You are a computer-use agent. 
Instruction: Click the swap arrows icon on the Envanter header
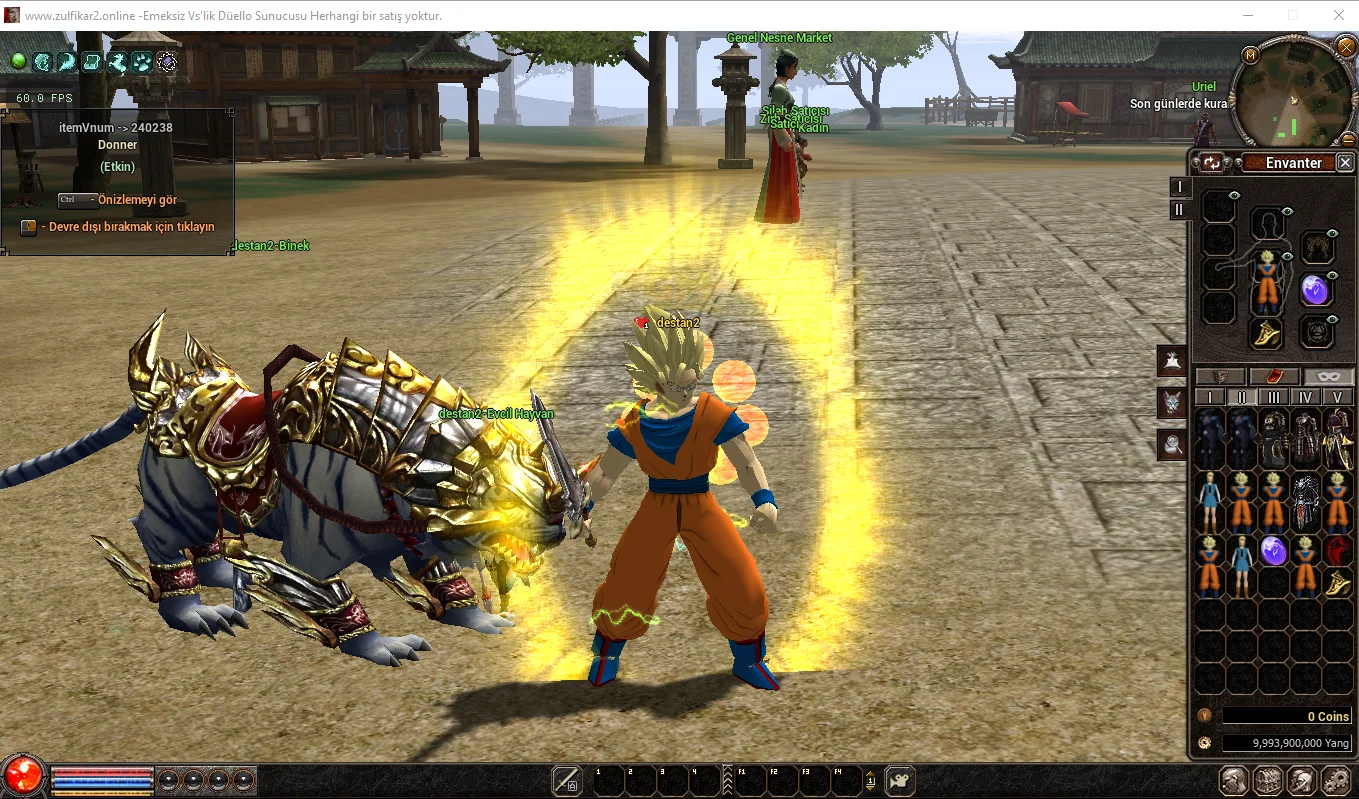pyautogui.click(x=1211, y=162)
